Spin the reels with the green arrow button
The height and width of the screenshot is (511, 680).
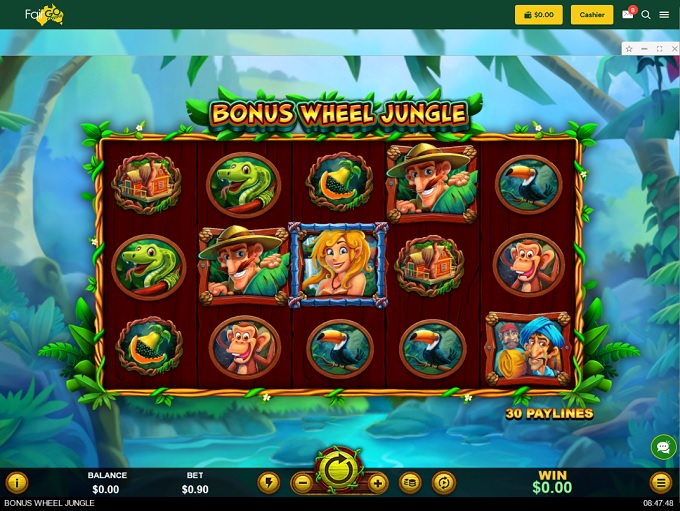click(338, 468)
